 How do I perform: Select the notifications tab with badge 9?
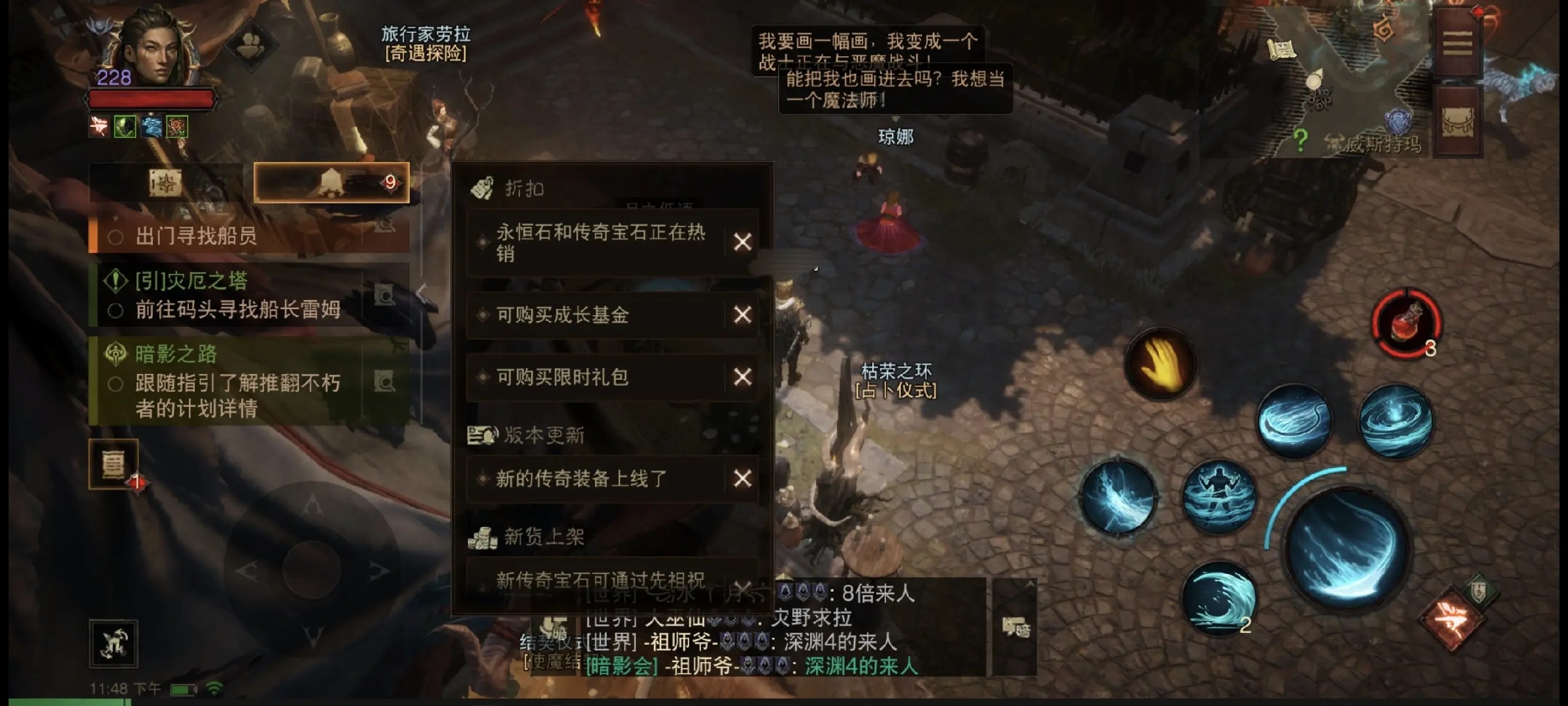(x=331, y=182)
